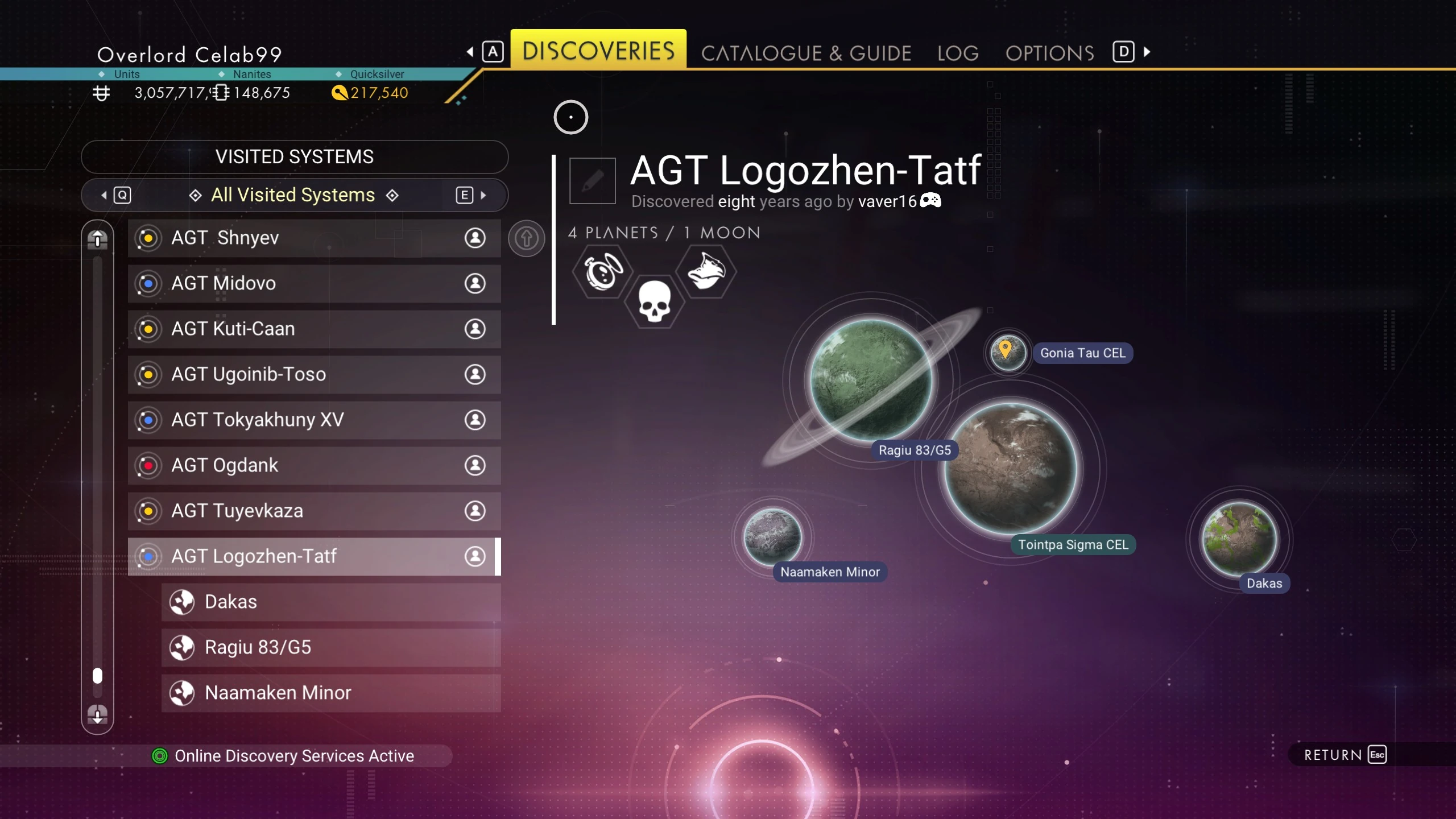The height and width of the screenshot is (819, 1456).
Task: Open the Log tab
Action: 958,53
